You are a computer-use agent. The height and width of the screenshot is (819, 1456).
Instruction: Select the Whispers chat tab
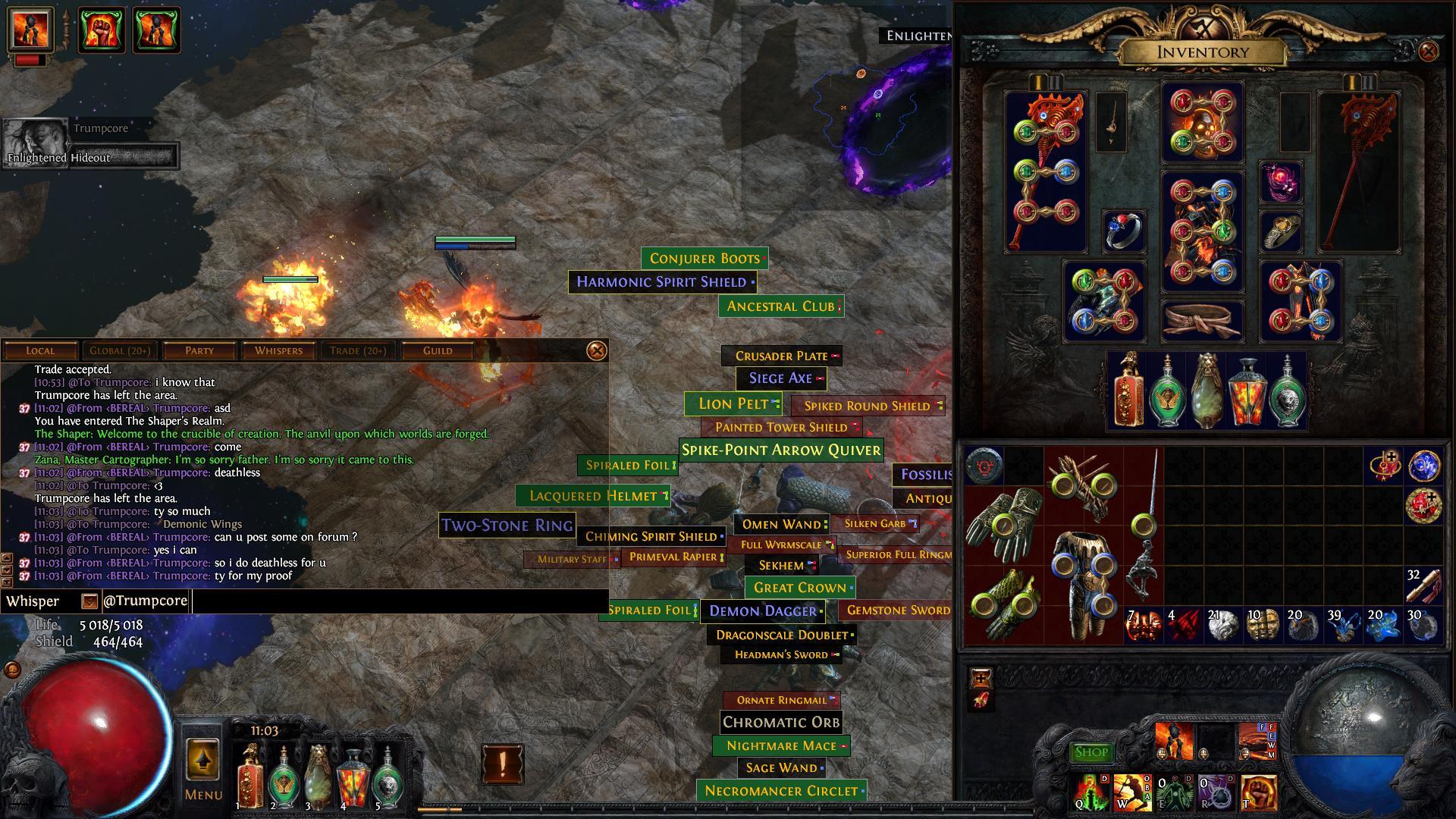pos(278,350)
